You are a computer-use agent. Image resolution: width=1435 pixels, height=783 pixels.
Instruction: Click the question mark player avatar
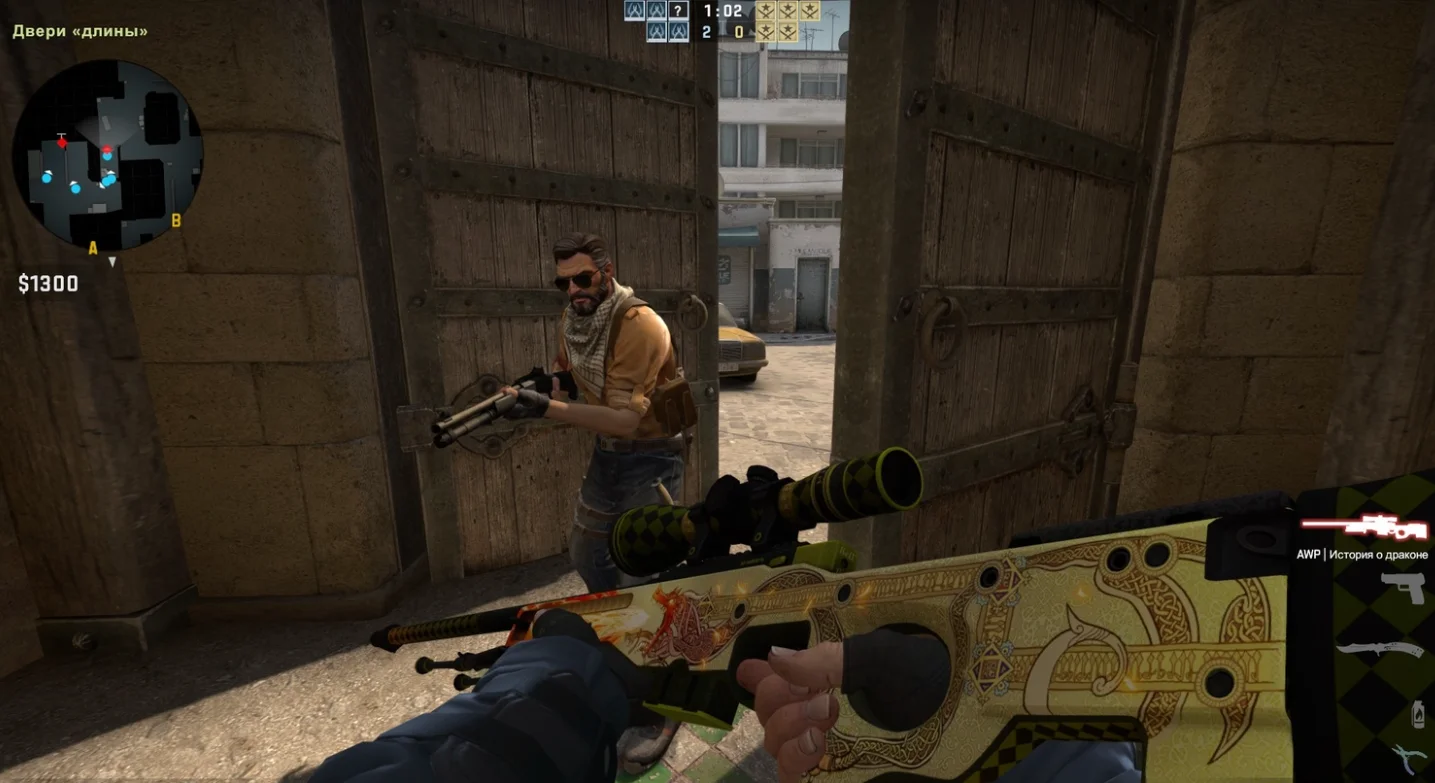coord(679,11)
